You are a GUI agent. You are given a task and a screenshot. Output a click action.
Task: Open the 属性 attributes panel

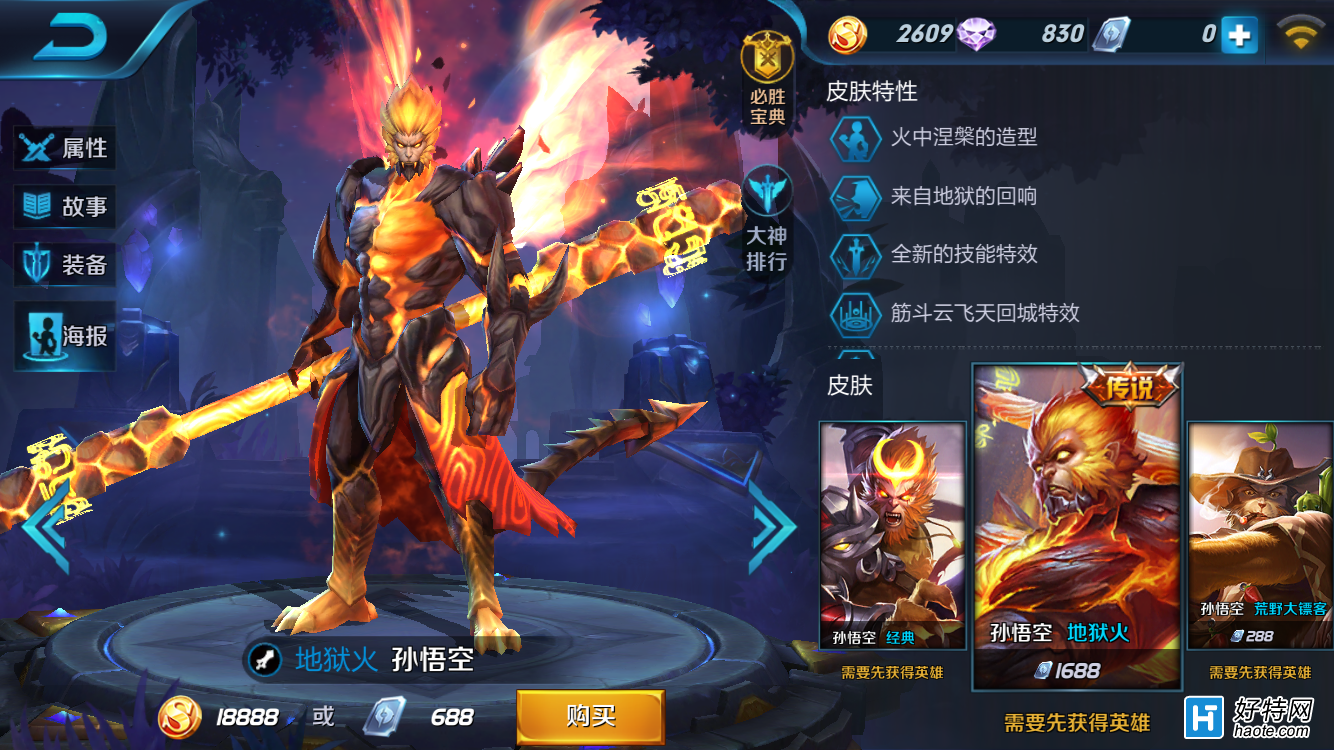[x=65, y=148]
